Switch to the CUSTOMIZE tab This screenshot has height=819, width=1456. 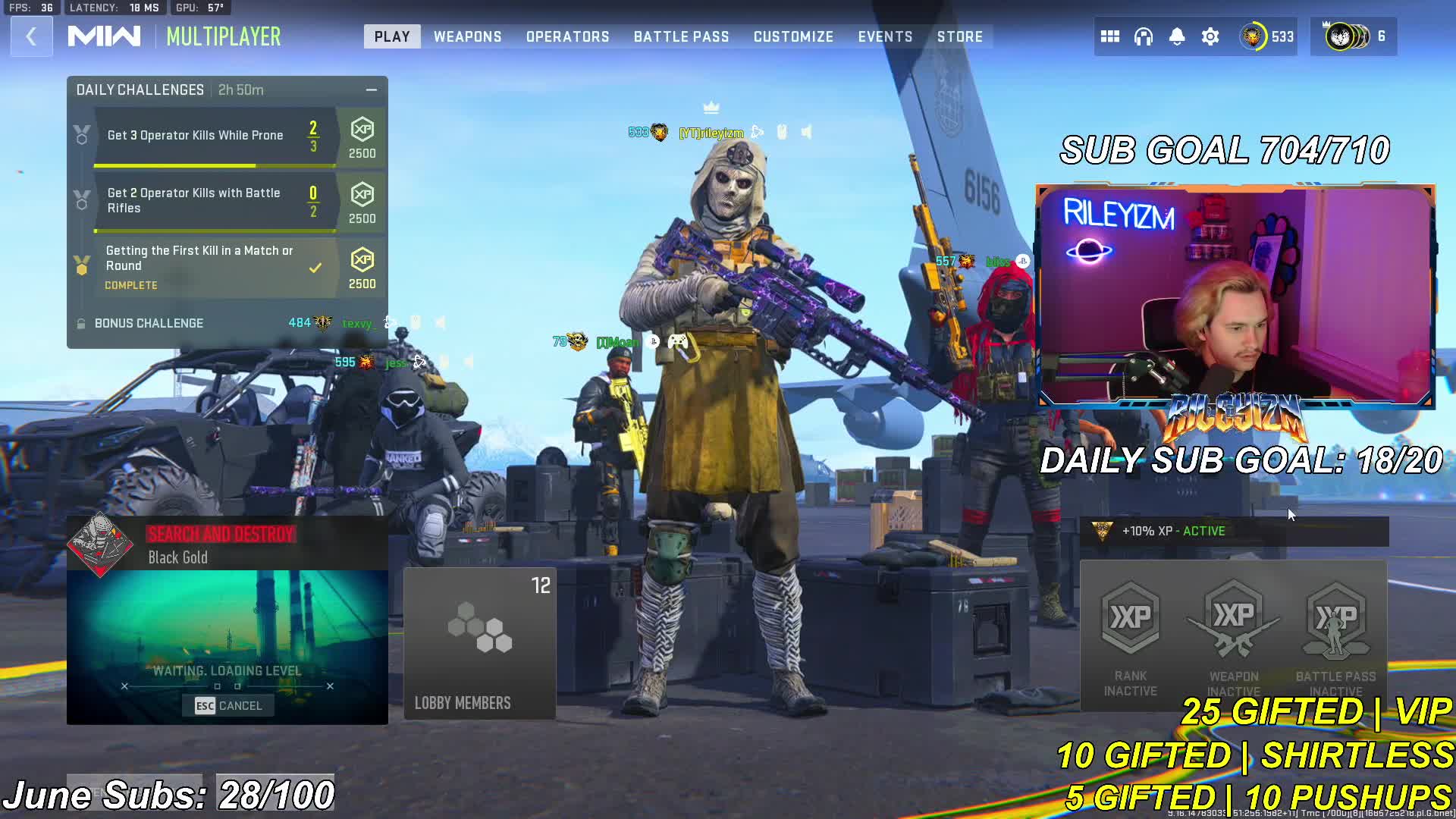793,36
